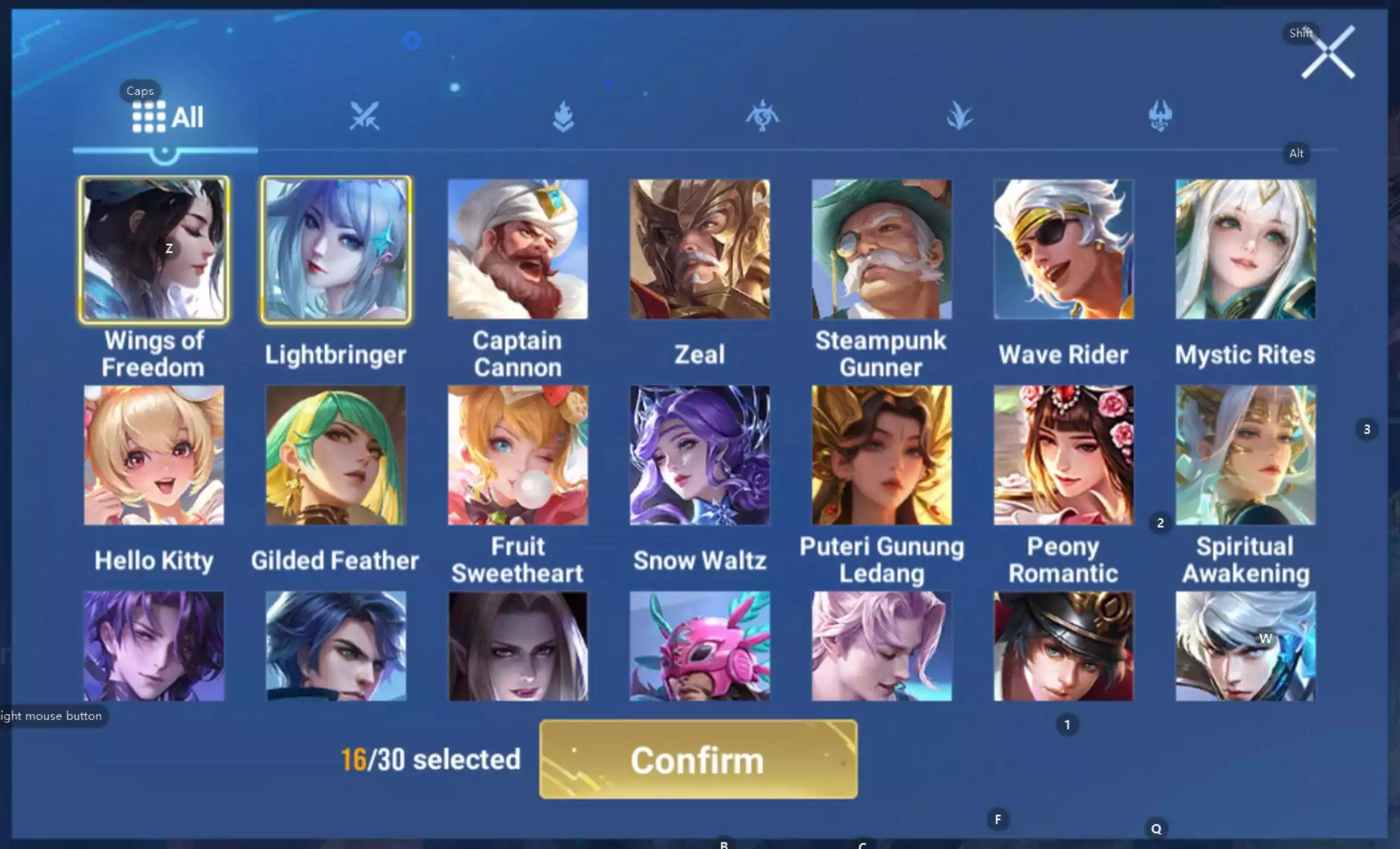Open the demon category filter
Screen dimensions: 1400x849
point(1160,116)
